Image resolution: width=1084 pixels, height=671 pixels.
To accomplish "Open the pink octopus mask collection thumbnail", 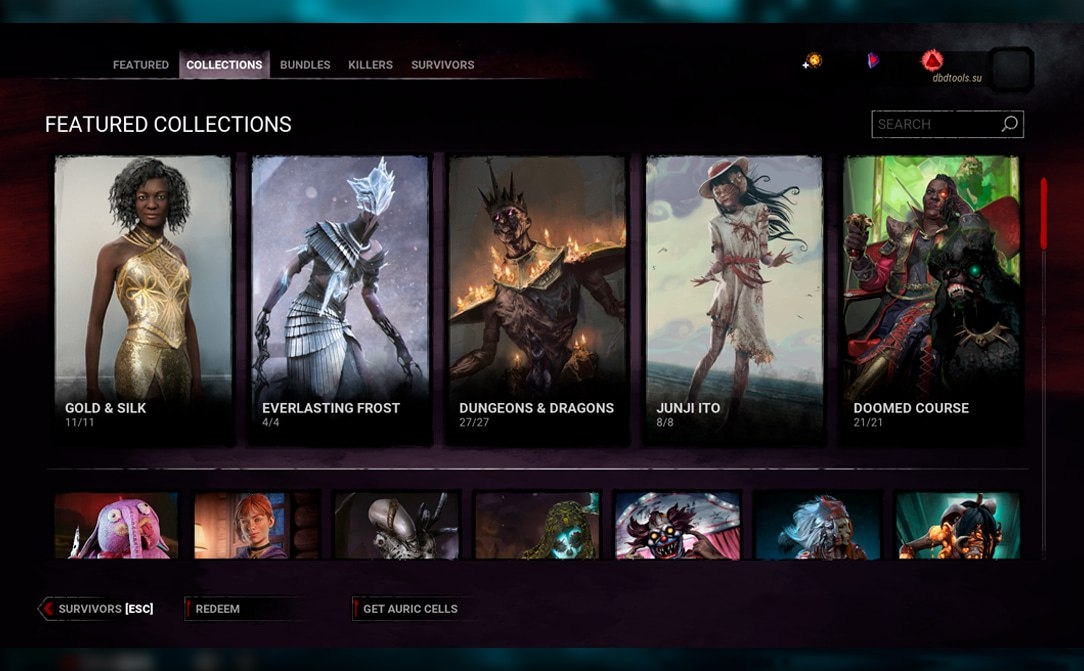I will [116, 525].
